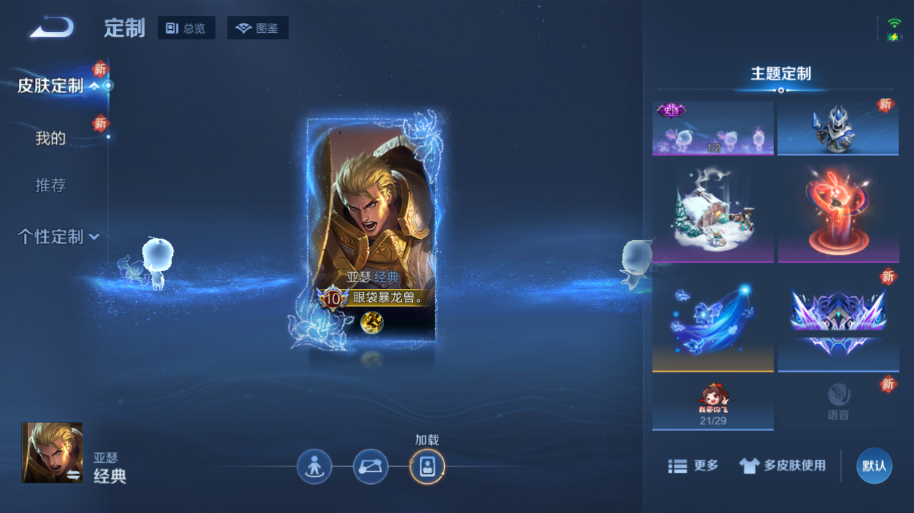Pick the armored knight statue theme

click(x=840, y=128)
